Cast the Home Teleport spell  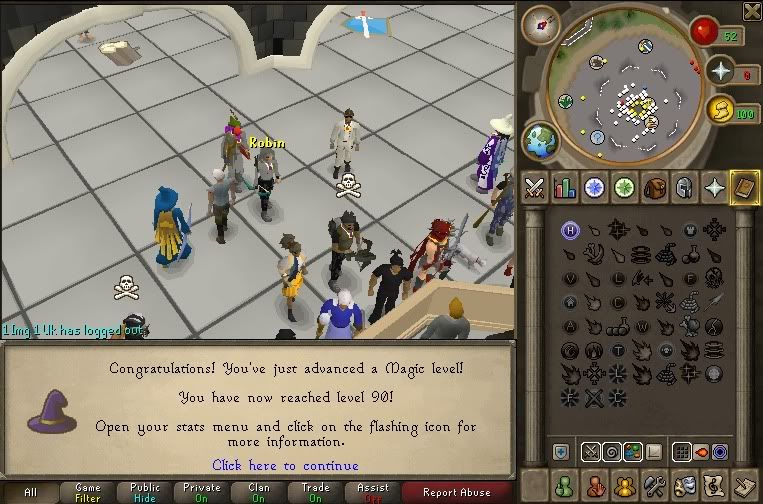coord(571,230)
